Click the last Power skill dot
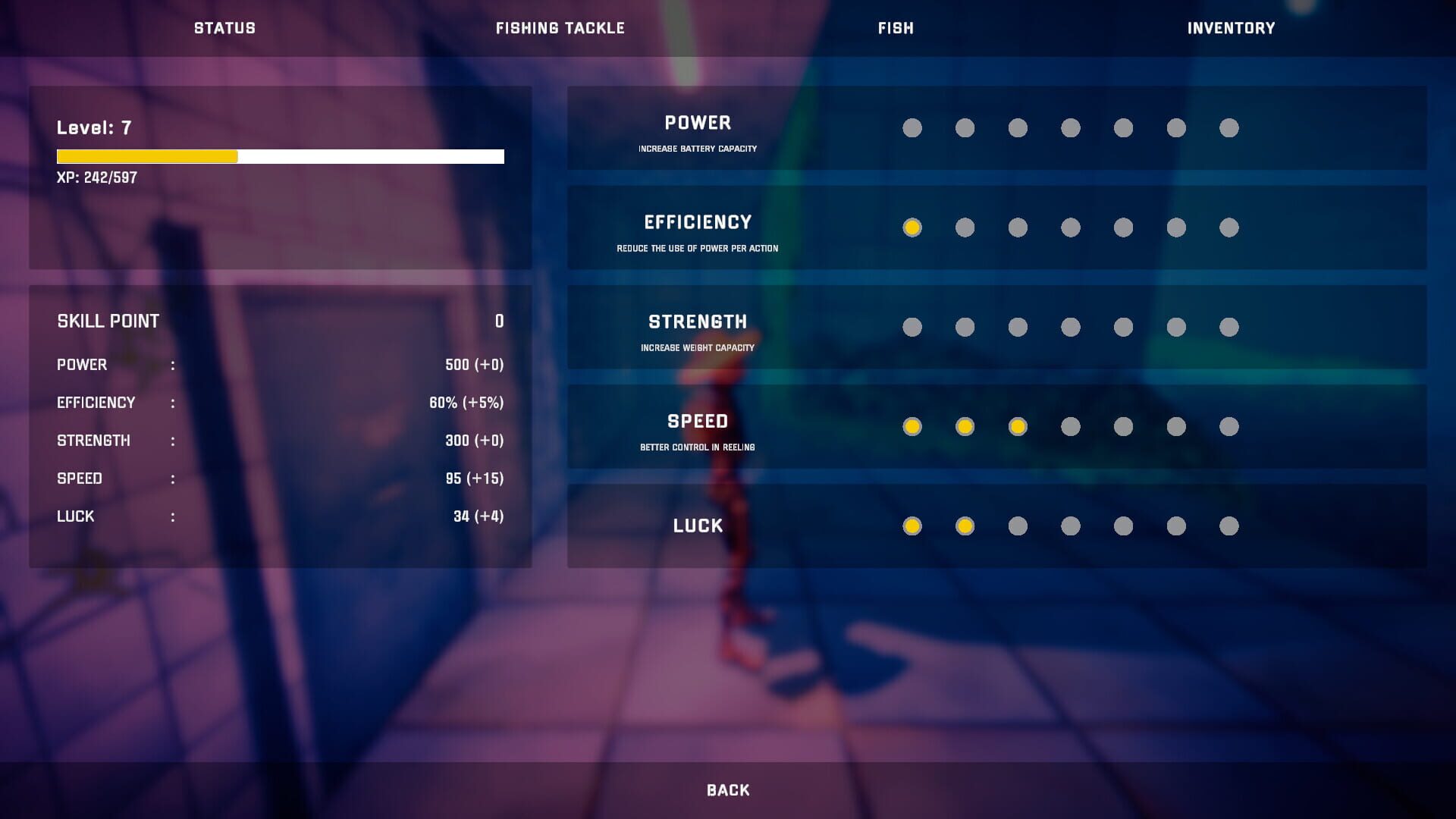Screen dimensions: 1456x819 click(x=1230, y=128)
